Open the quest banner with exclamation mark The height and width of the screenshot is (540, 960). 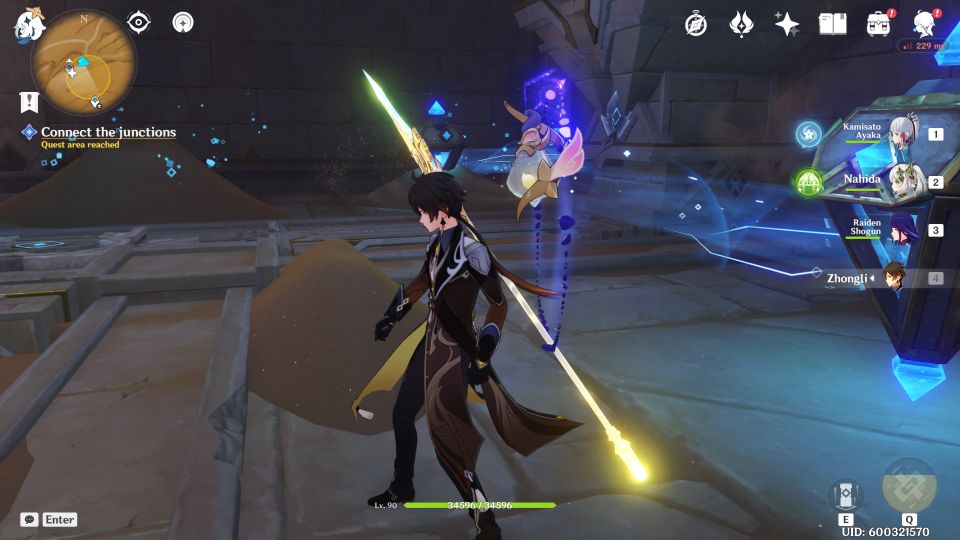click(x=29, y=102)
